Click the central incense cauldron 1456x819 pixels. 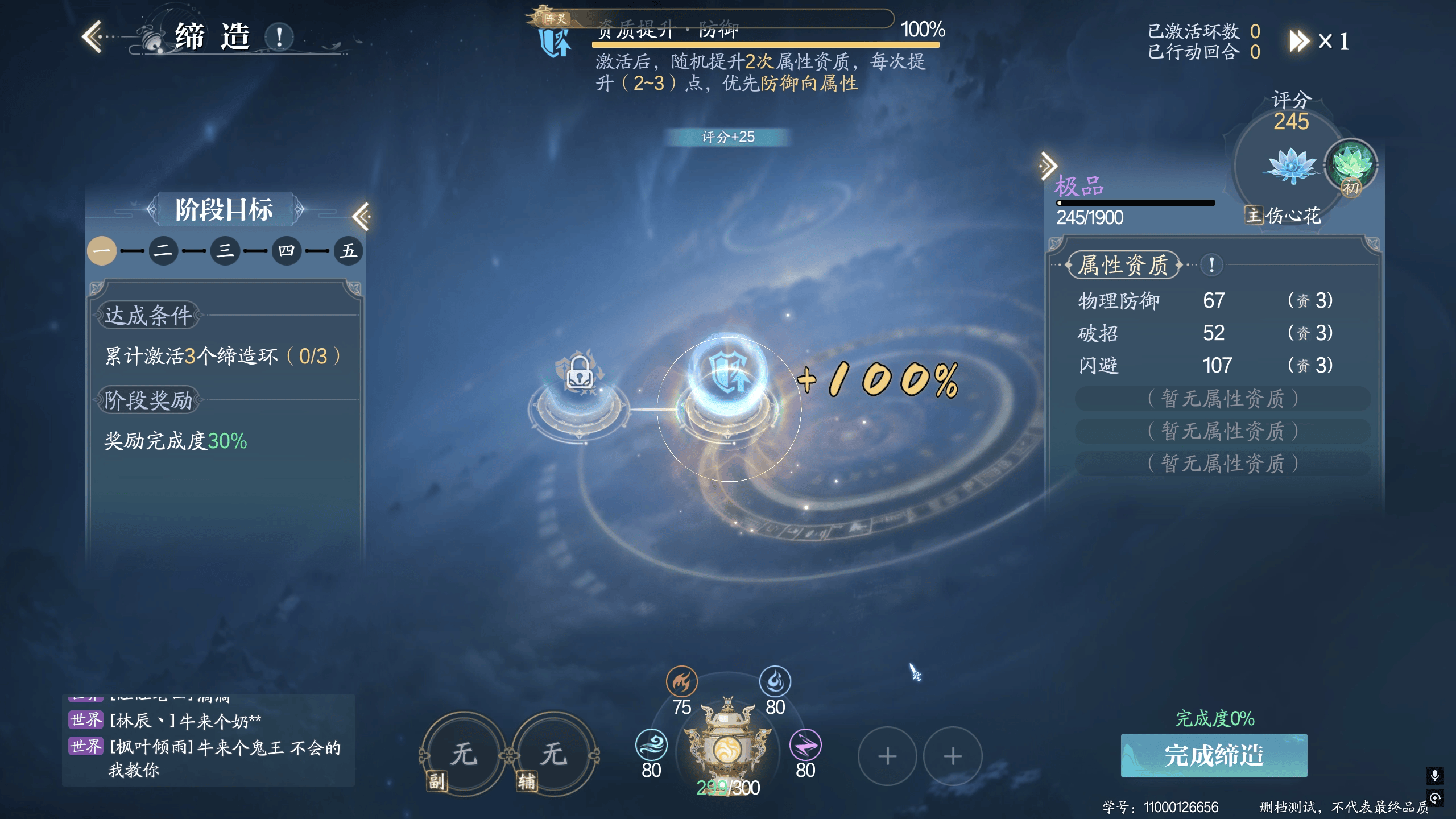coord(727,739)
